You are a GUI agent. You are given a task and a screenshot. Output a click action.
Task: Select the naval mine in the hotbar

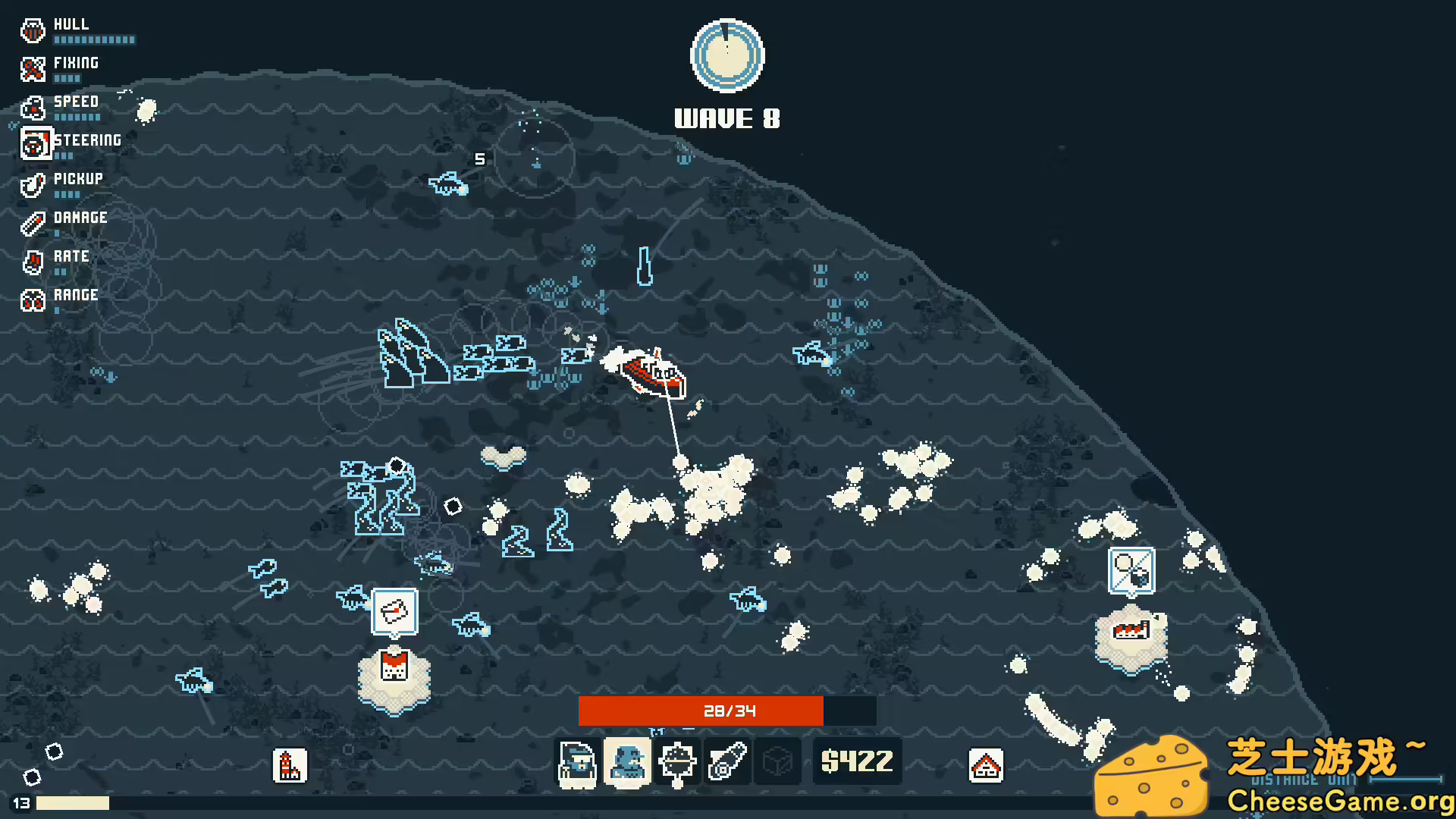[x=678, y=761]
